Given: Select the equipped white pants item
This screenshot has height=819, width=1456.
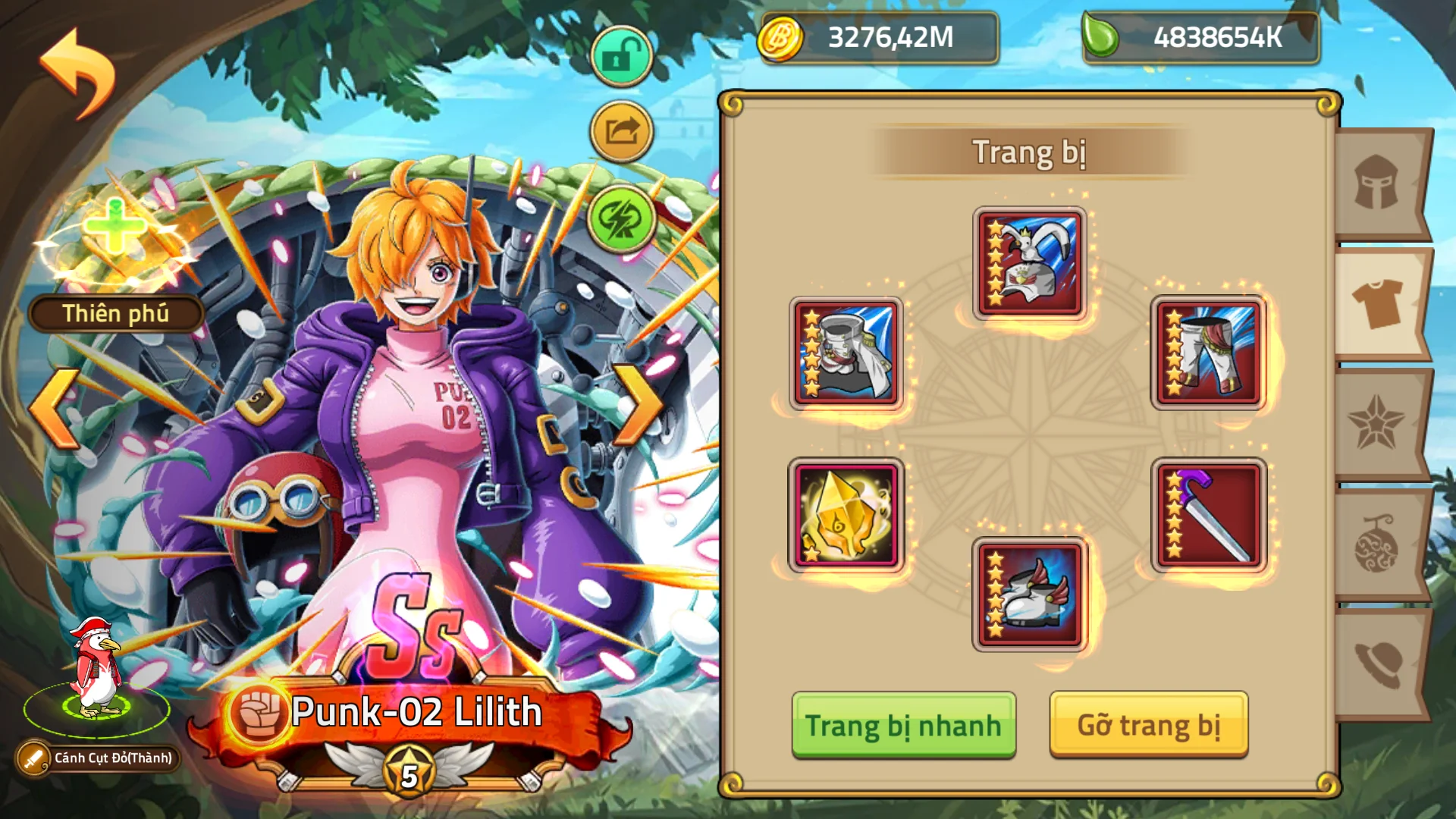Looking at the screenshot, I should click(1208, 351).
